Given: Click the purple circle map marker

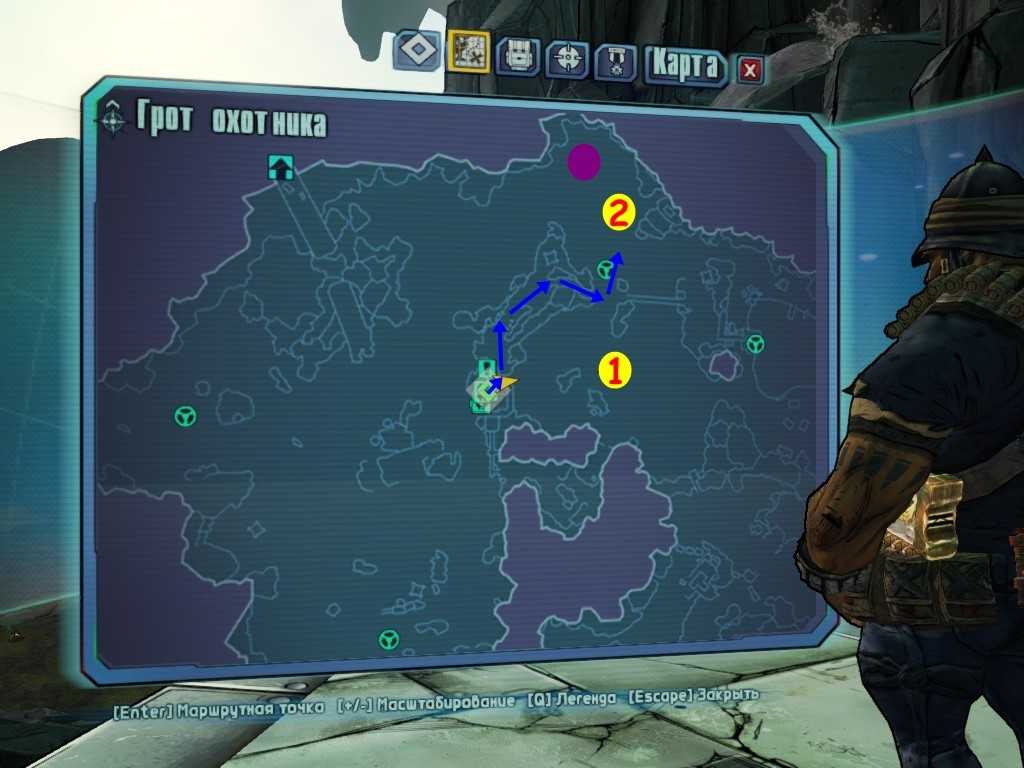Looking at the screenshot, I should point(584,162).
